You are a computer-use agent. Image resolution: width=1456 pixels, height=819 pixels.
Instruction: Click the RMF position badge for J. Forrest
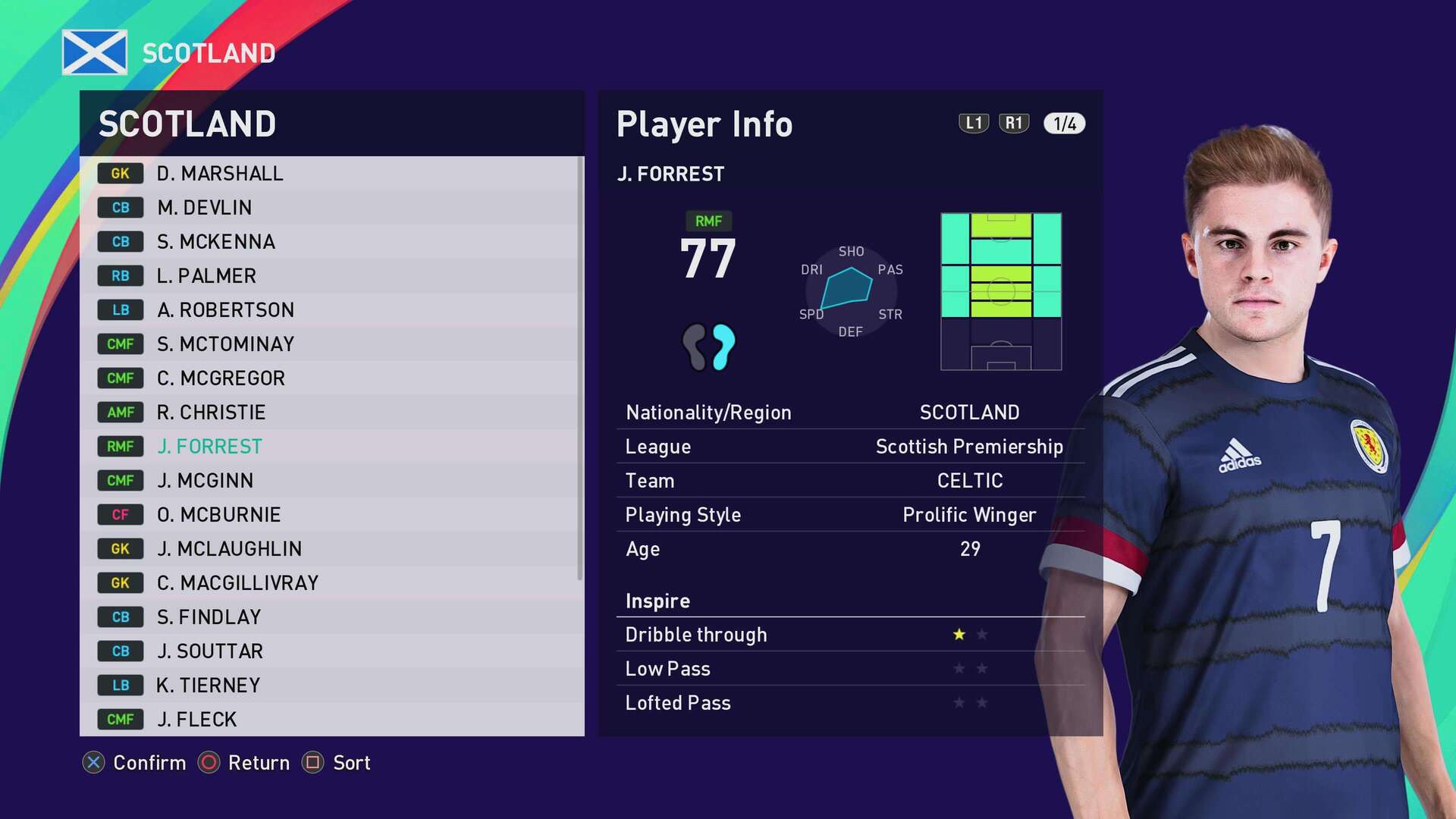tap(120, 446)
